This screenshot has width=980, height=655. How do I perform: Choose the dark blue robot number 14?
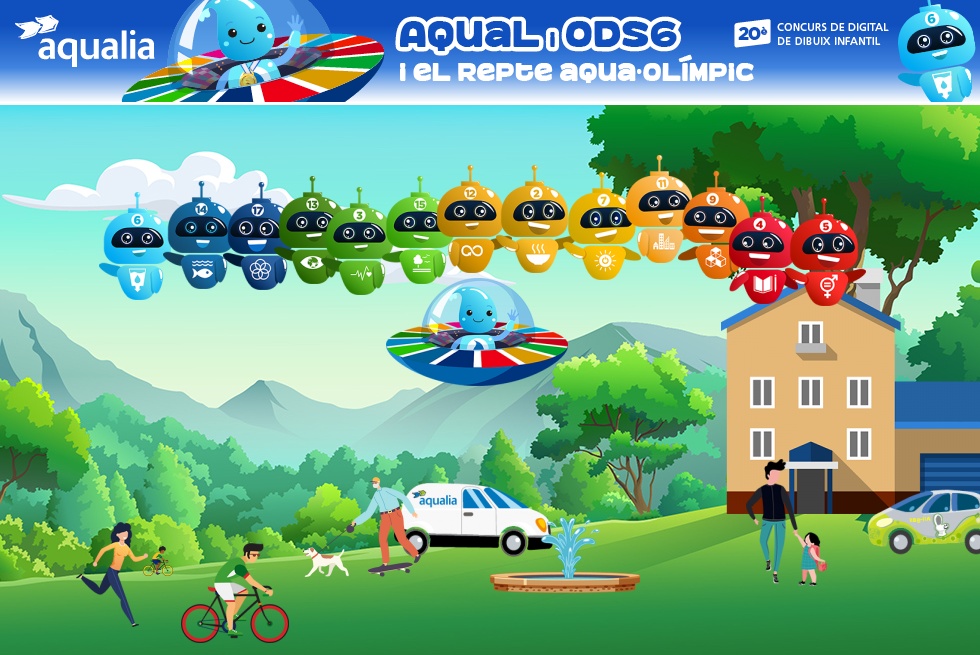click(x=199, y=242)
